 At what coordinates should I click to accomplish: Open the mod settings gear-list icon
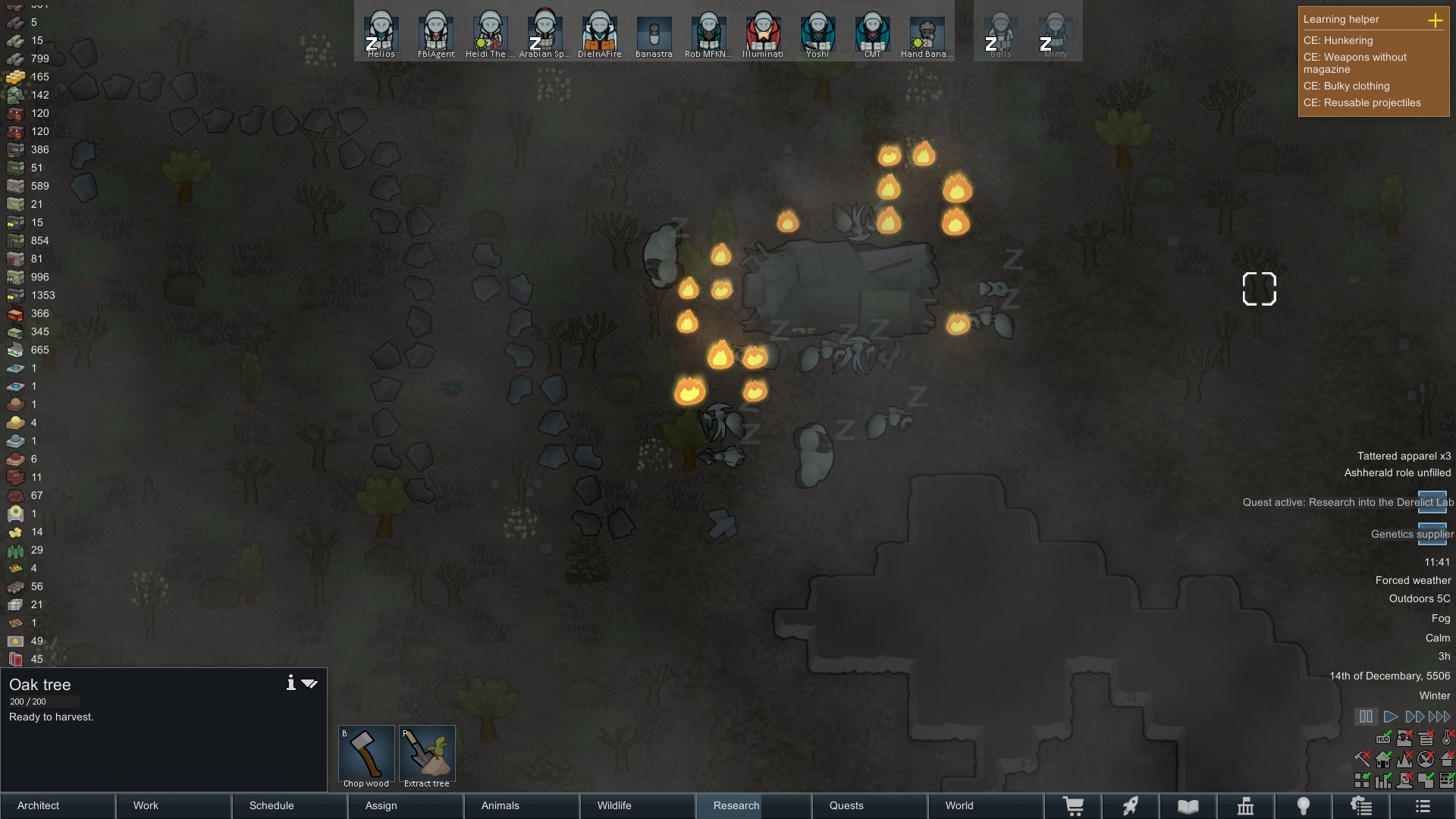[1361, 805]
